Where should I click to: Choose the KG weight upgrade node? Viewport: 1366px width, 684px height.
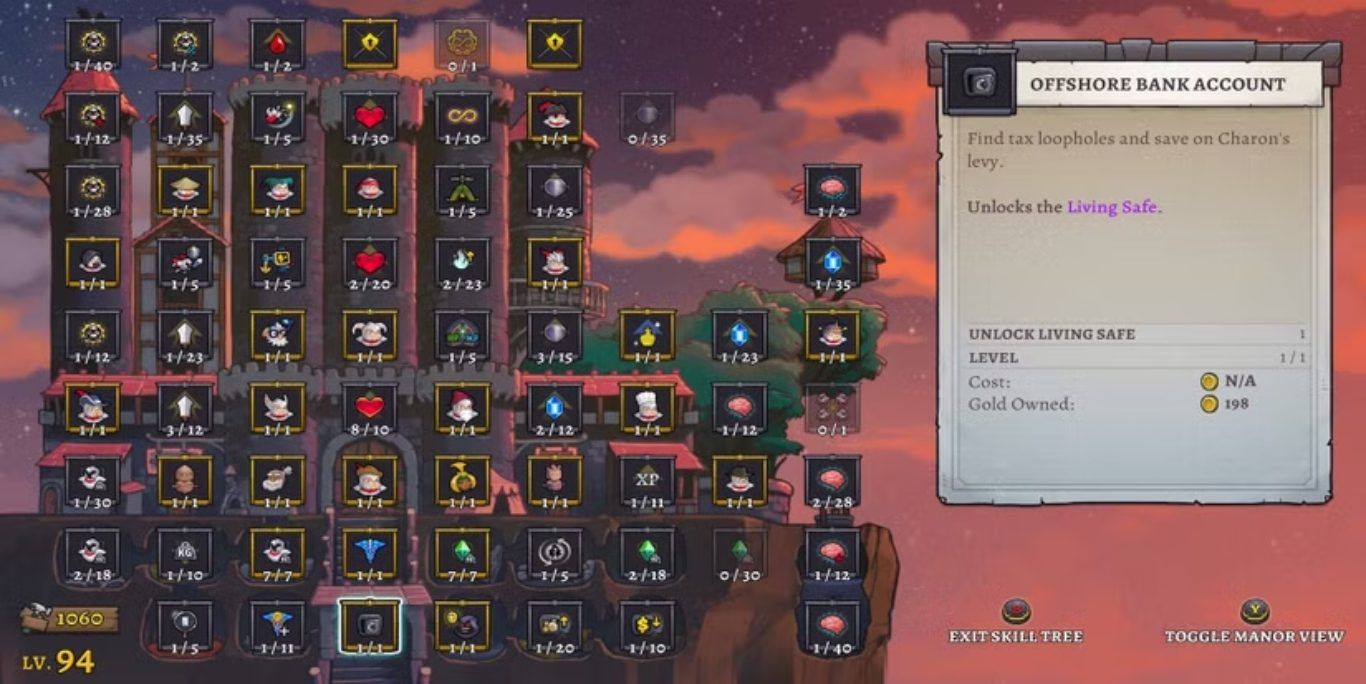click(185, 551)
